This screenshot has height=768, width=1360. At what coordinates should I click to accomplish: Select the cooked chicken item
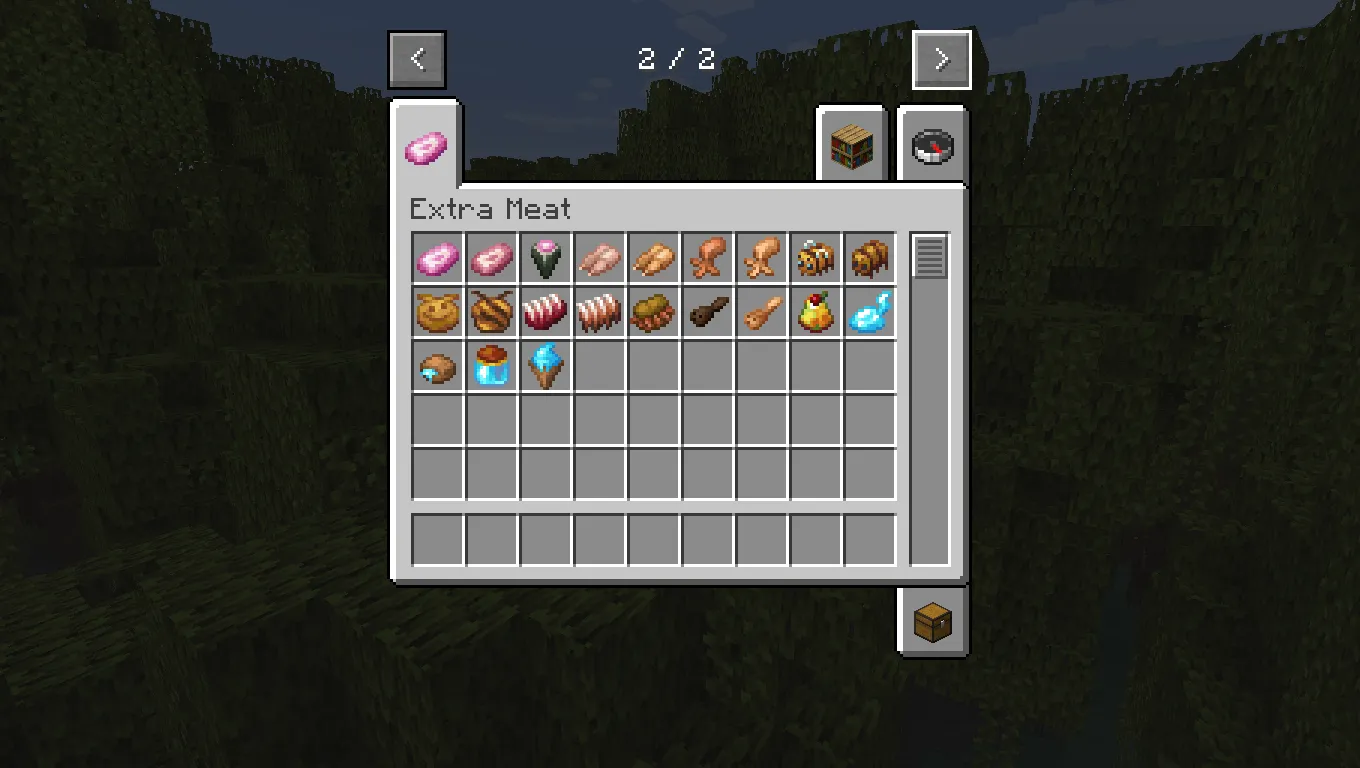pos(654,258)
